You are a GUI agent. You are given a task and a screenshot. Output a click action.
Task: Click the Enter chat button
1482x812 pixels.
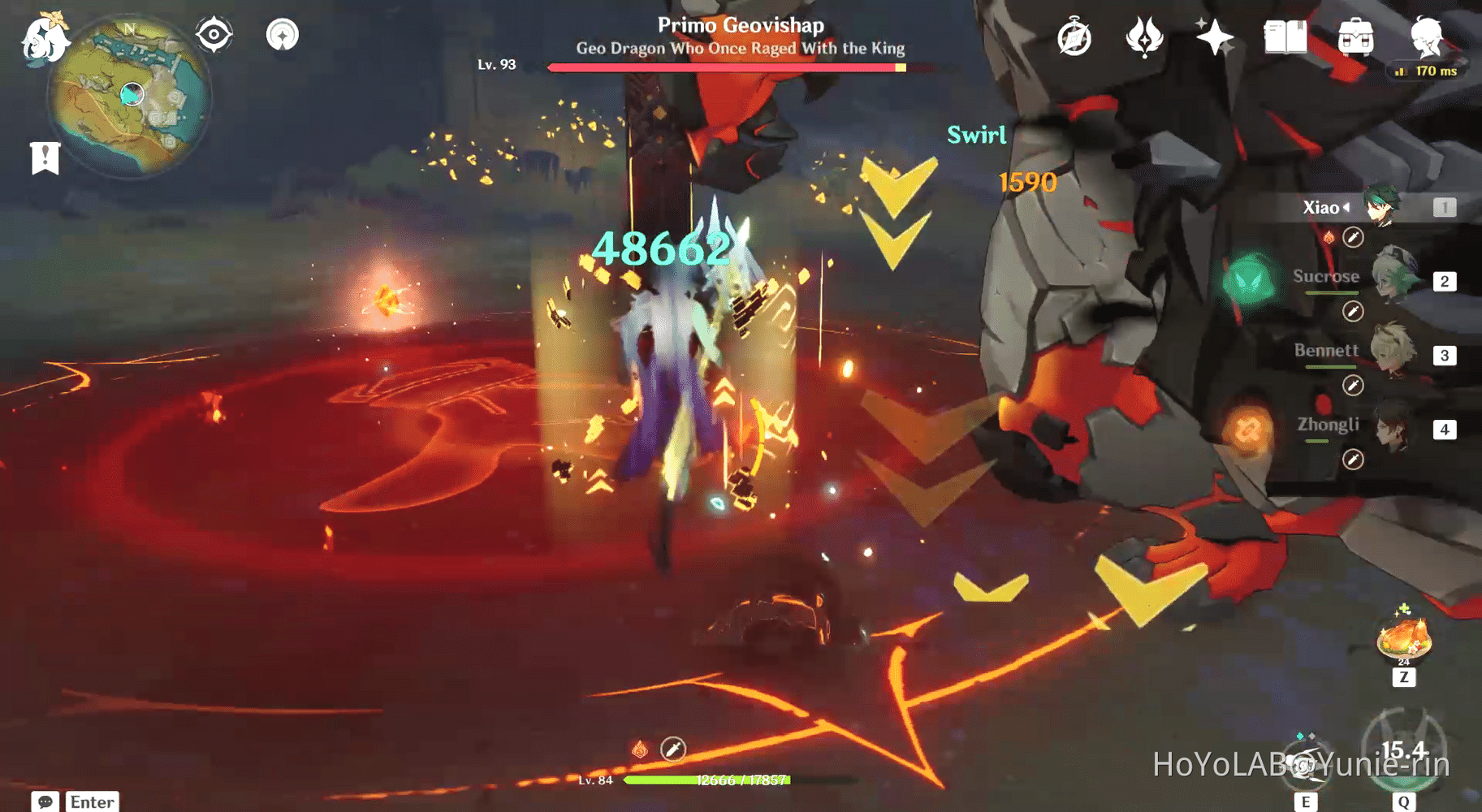click(x=91, y=801)
